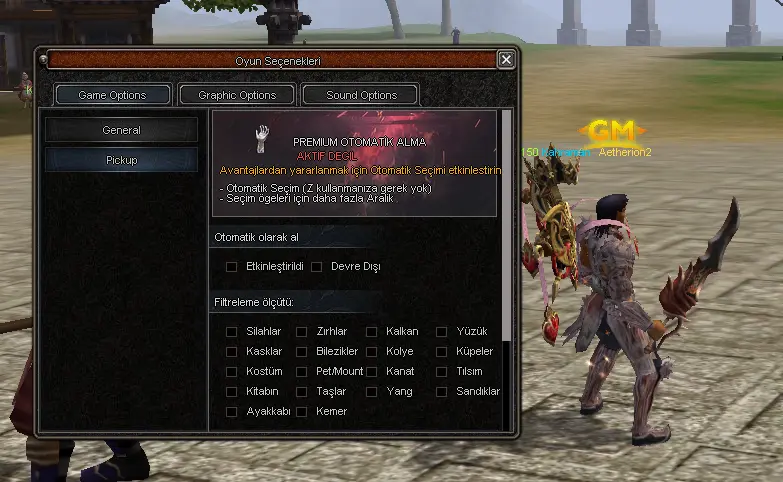The height and width of the screenshot is (482, 783).
Task: Show the Sound Options tab
Action: click(361, 95)
